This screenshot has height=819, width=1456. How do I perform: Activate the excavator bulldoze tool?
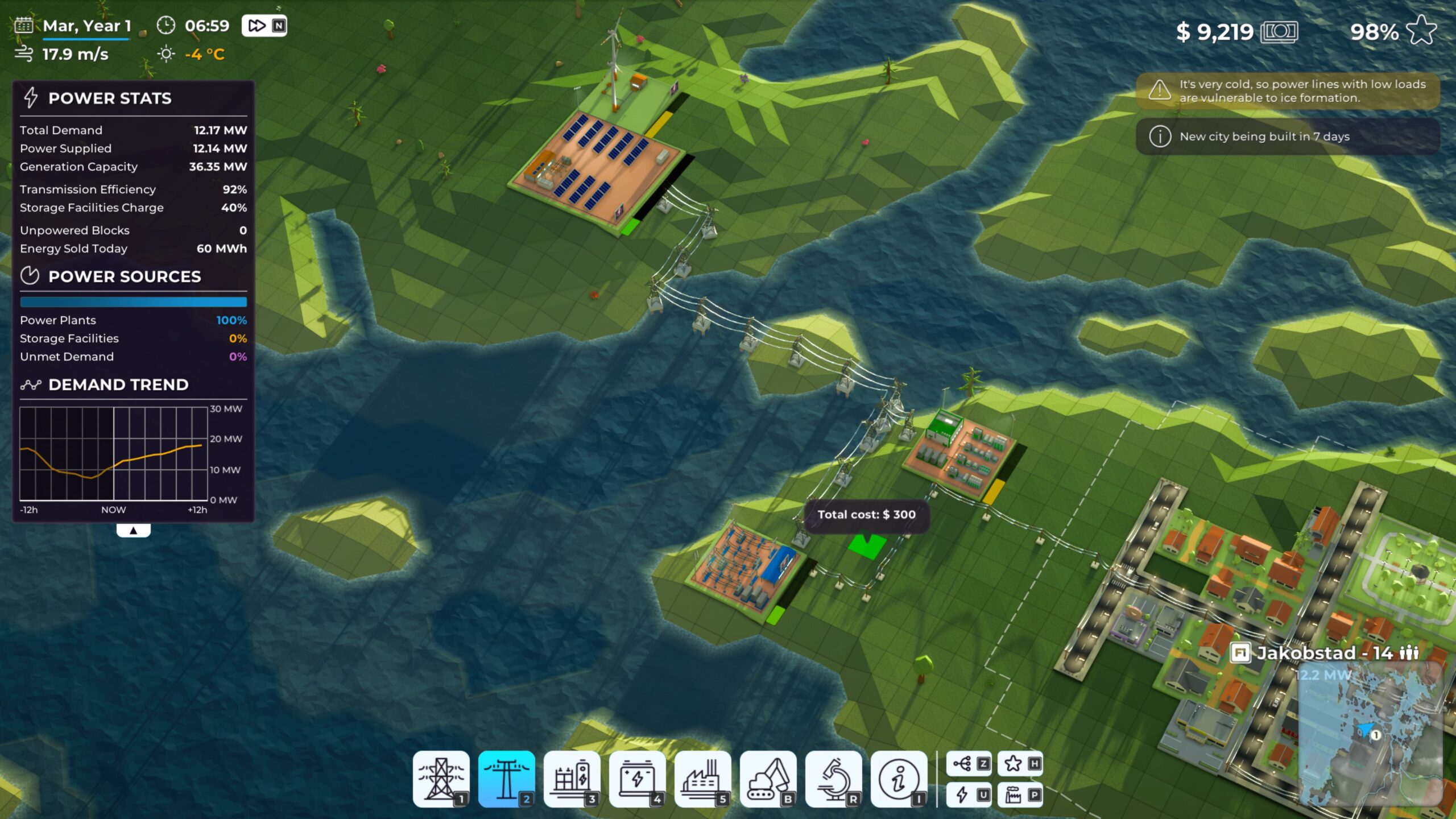[x=768, y=778]
